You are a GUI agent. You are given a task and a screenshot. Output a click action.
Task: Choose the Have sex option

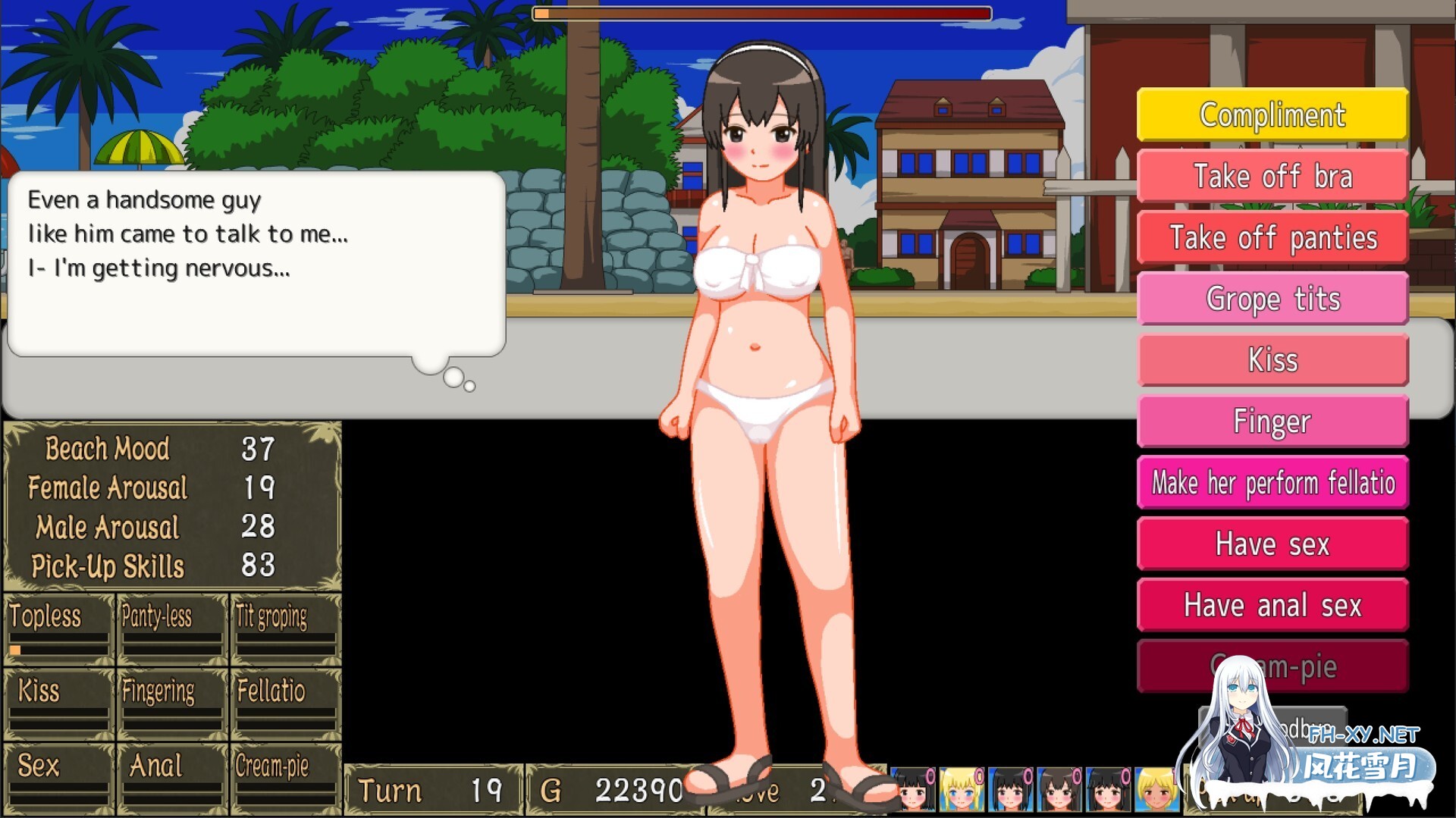coord(1272,544)
